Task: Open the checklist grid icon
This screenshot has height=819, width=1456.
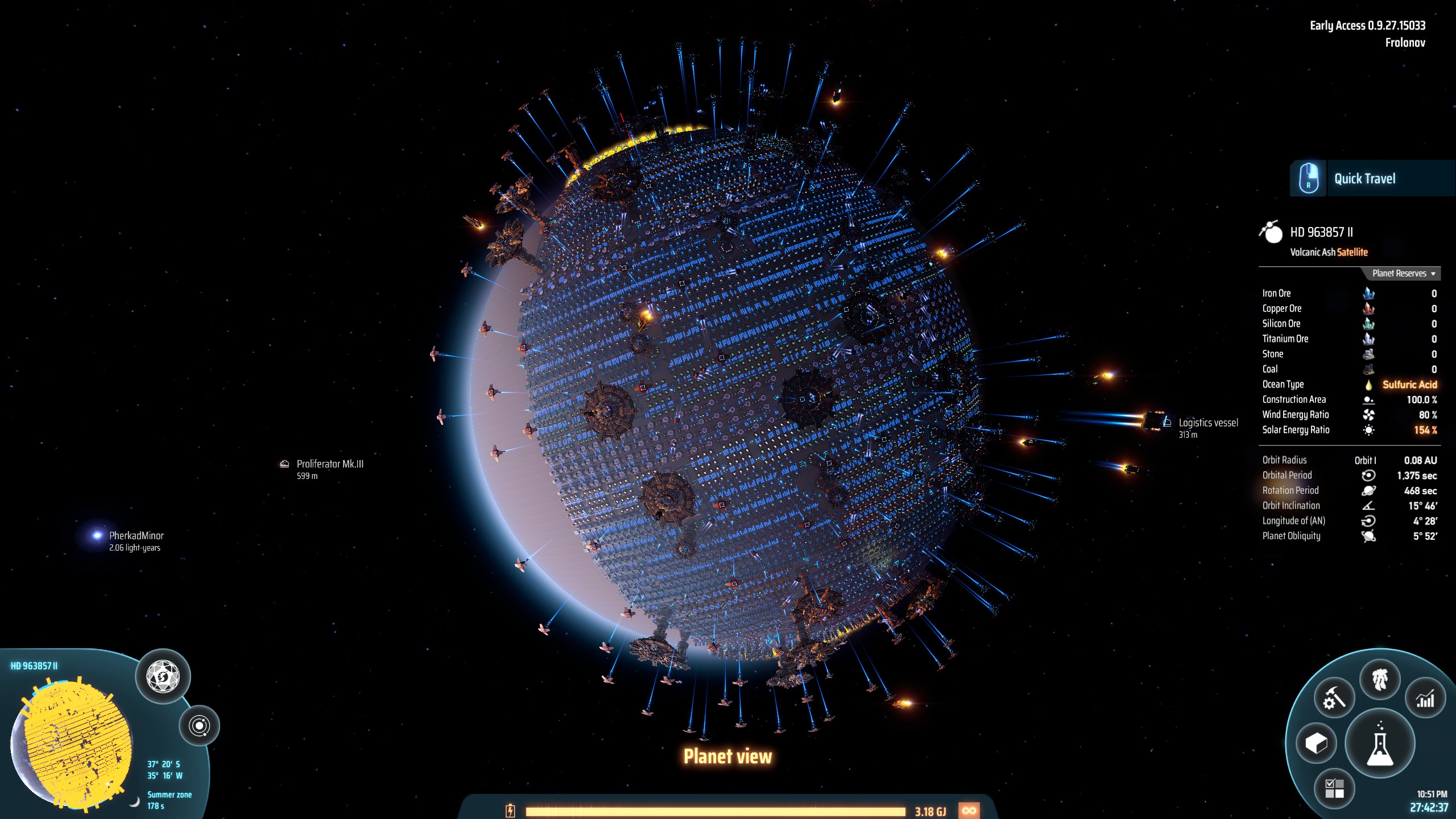Action: point(1334,789)
